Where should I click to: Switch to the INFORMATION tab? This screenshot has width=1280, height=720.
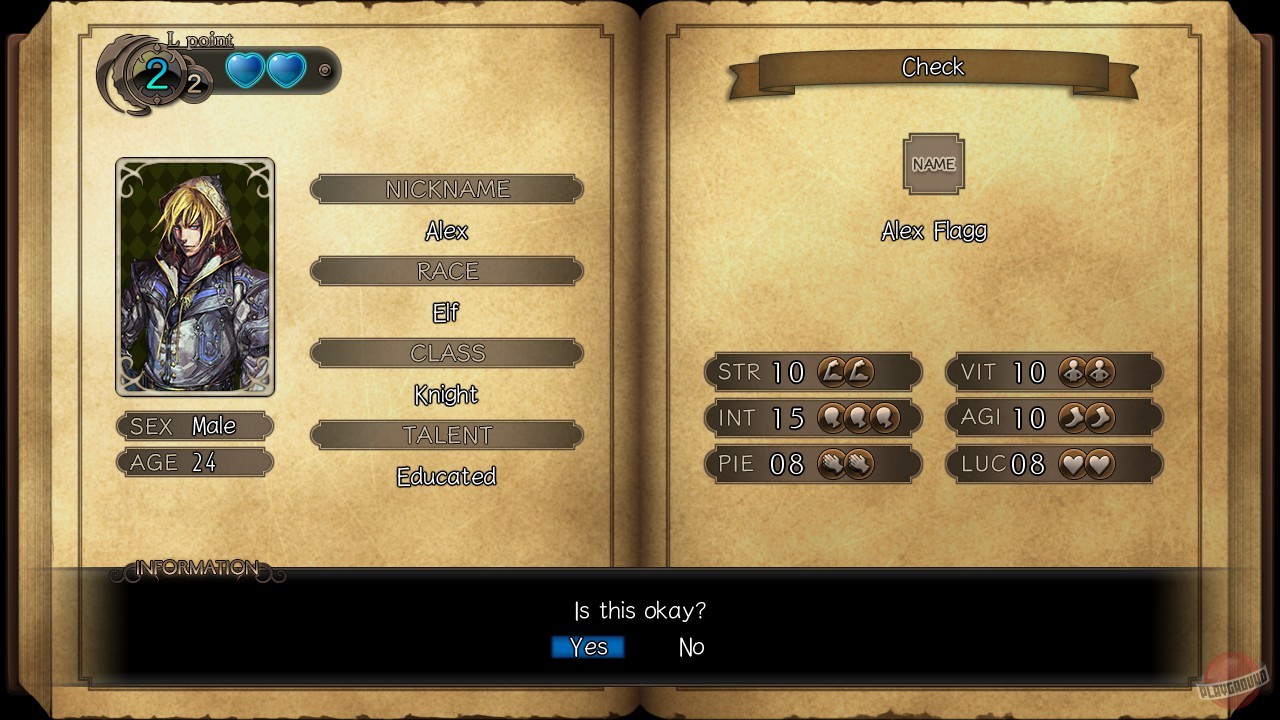[x=196, y=567]
